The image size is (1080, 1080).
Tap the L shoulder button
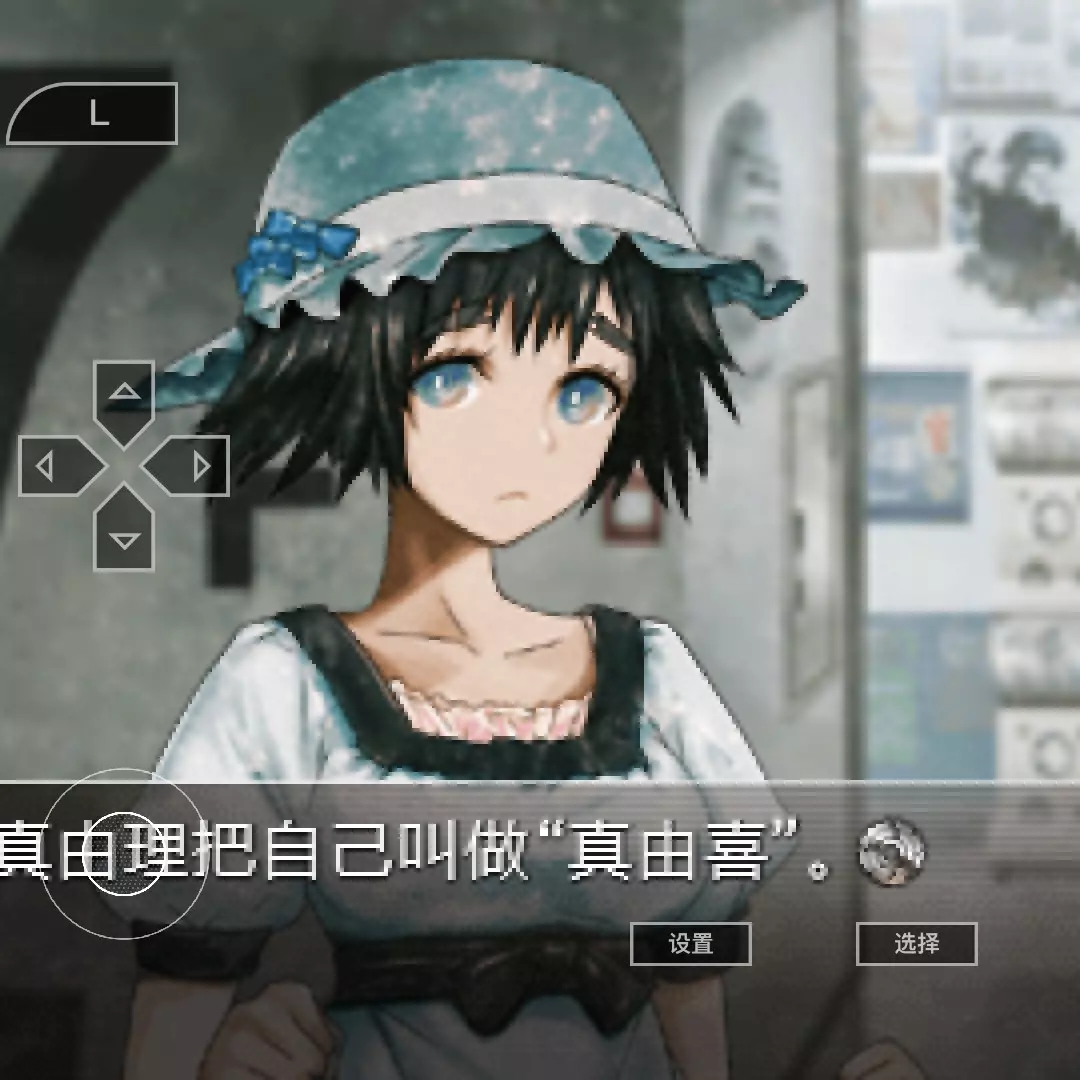[x=95, y=114]
